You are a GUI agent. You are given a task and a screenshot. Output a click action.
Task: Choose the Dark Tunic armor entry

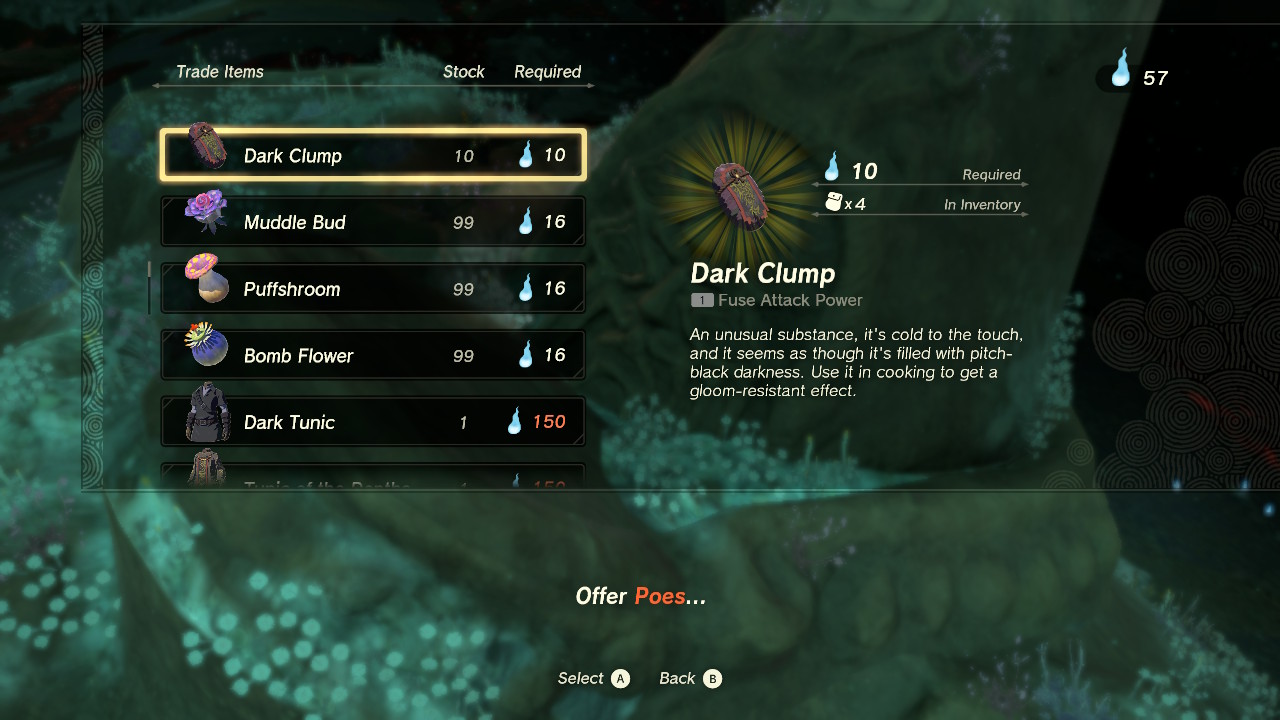[x=373, y=422]
